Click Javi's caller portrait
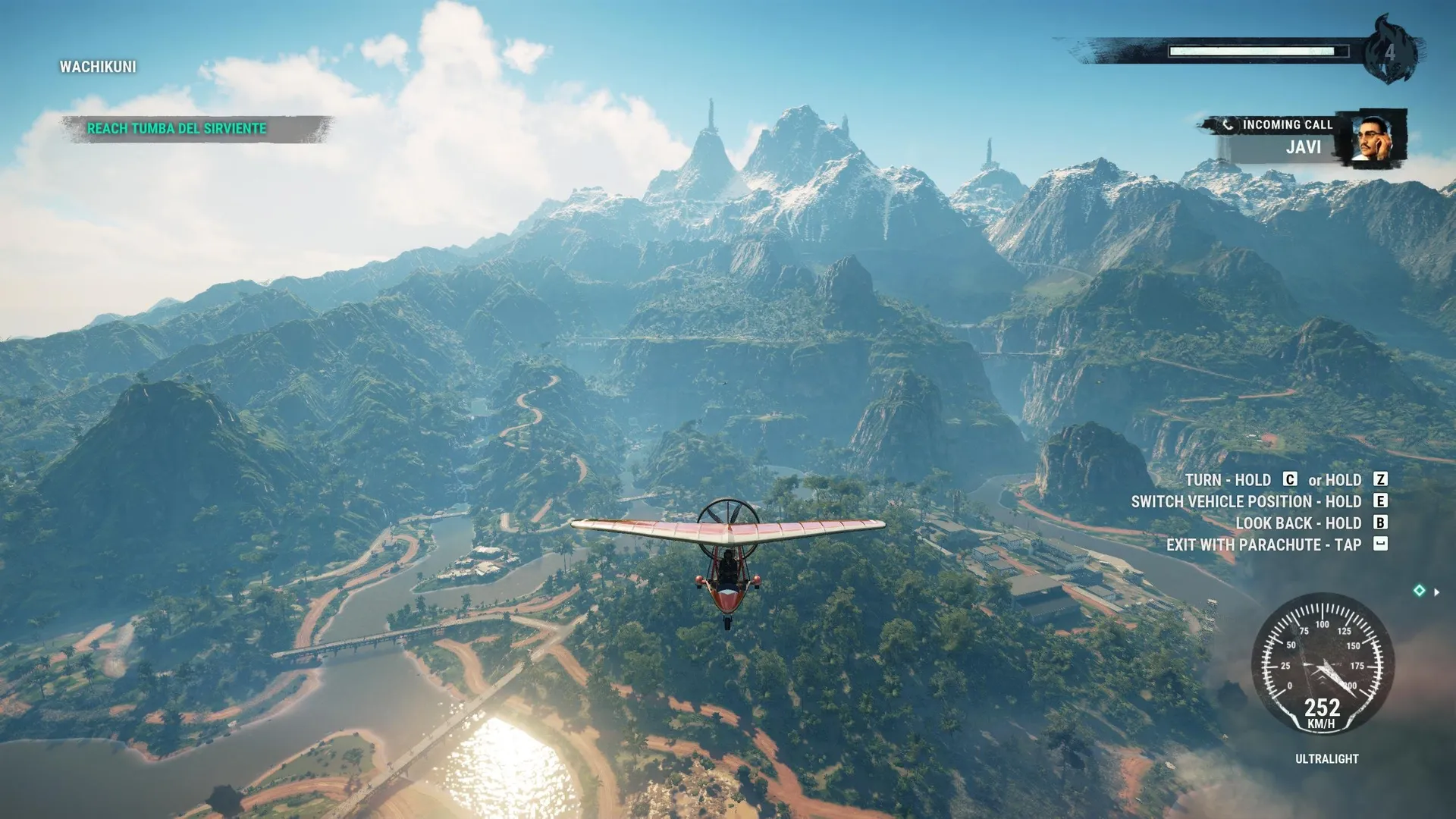 (x=1373, y=138)
